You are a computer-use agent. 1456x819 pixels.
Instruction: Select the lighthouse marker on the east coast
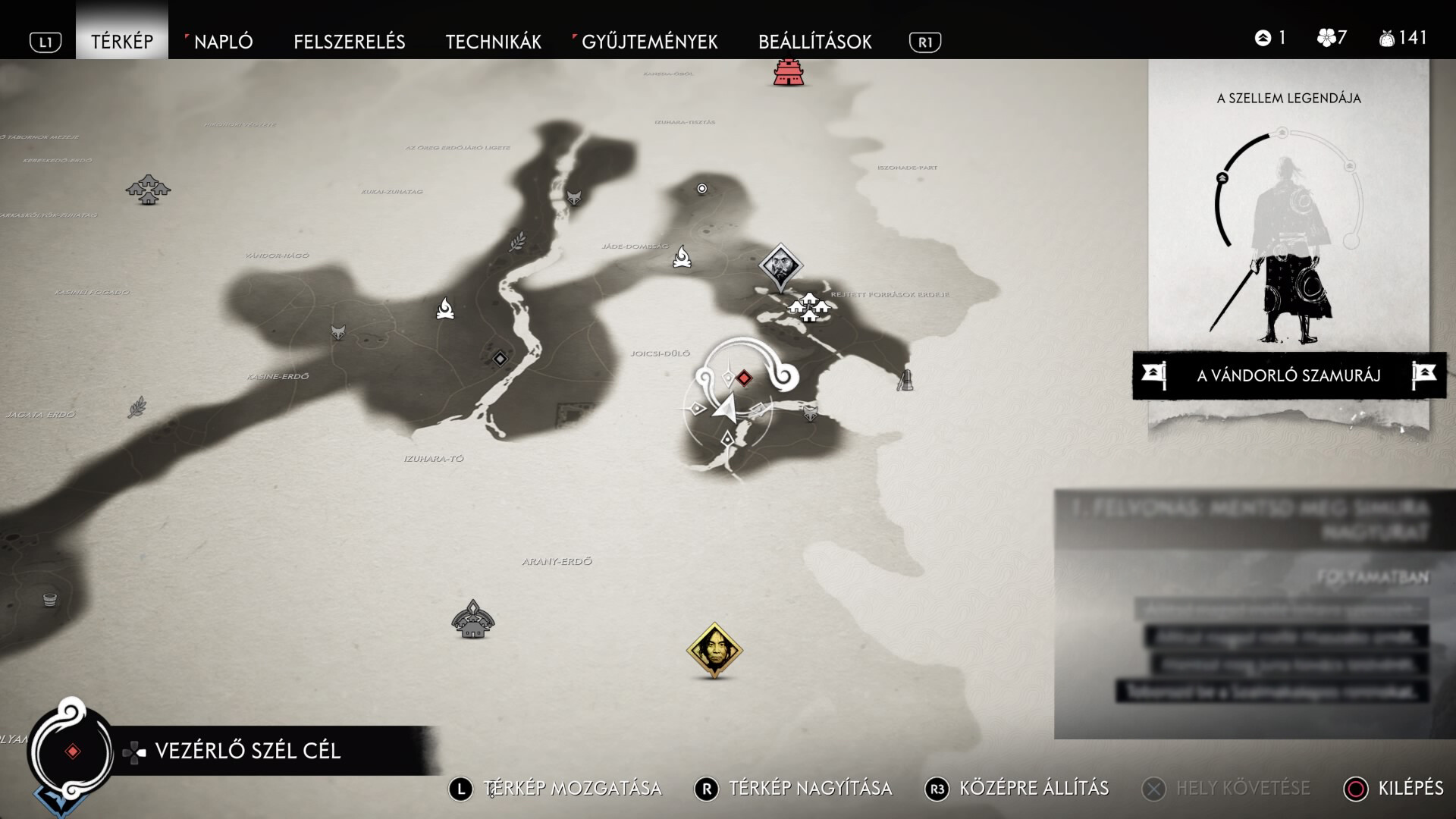pyautogui.click(x=905, y=379)
